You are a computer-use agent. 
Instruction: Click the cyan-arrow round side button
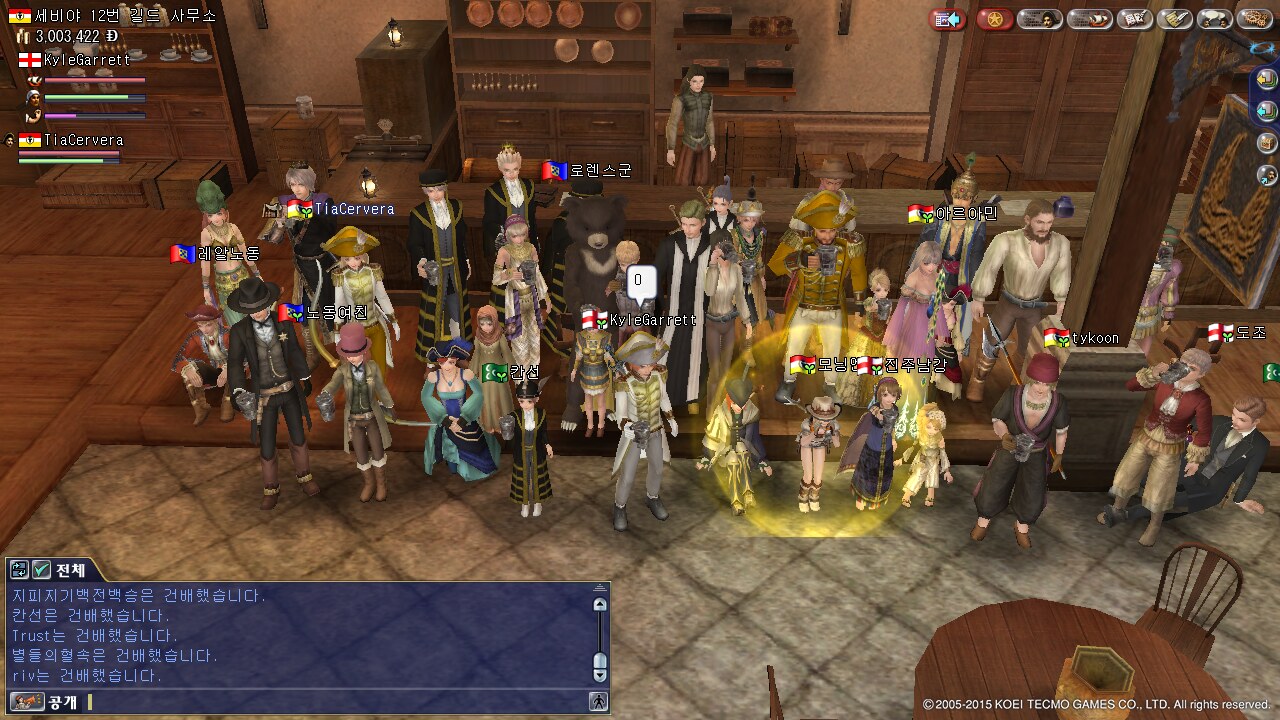coord(1267,111)
